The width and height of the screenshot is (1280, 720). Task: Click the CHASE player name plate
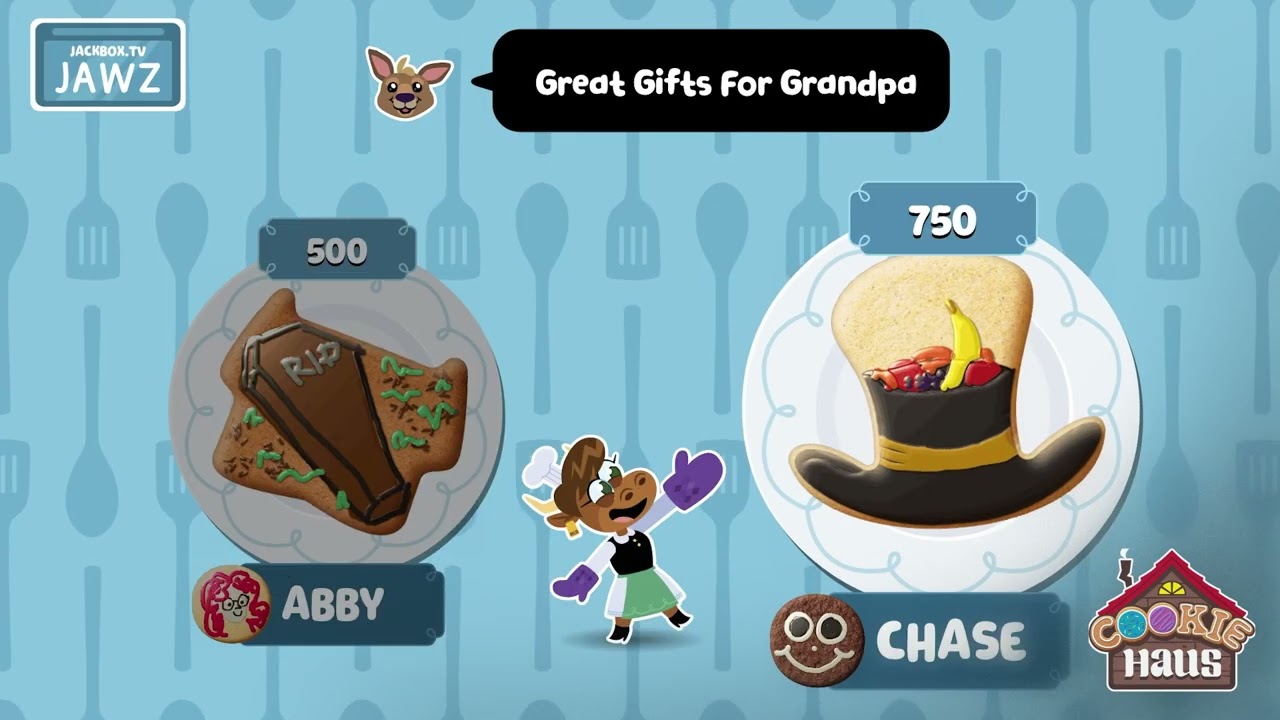(x=948, y=641)
